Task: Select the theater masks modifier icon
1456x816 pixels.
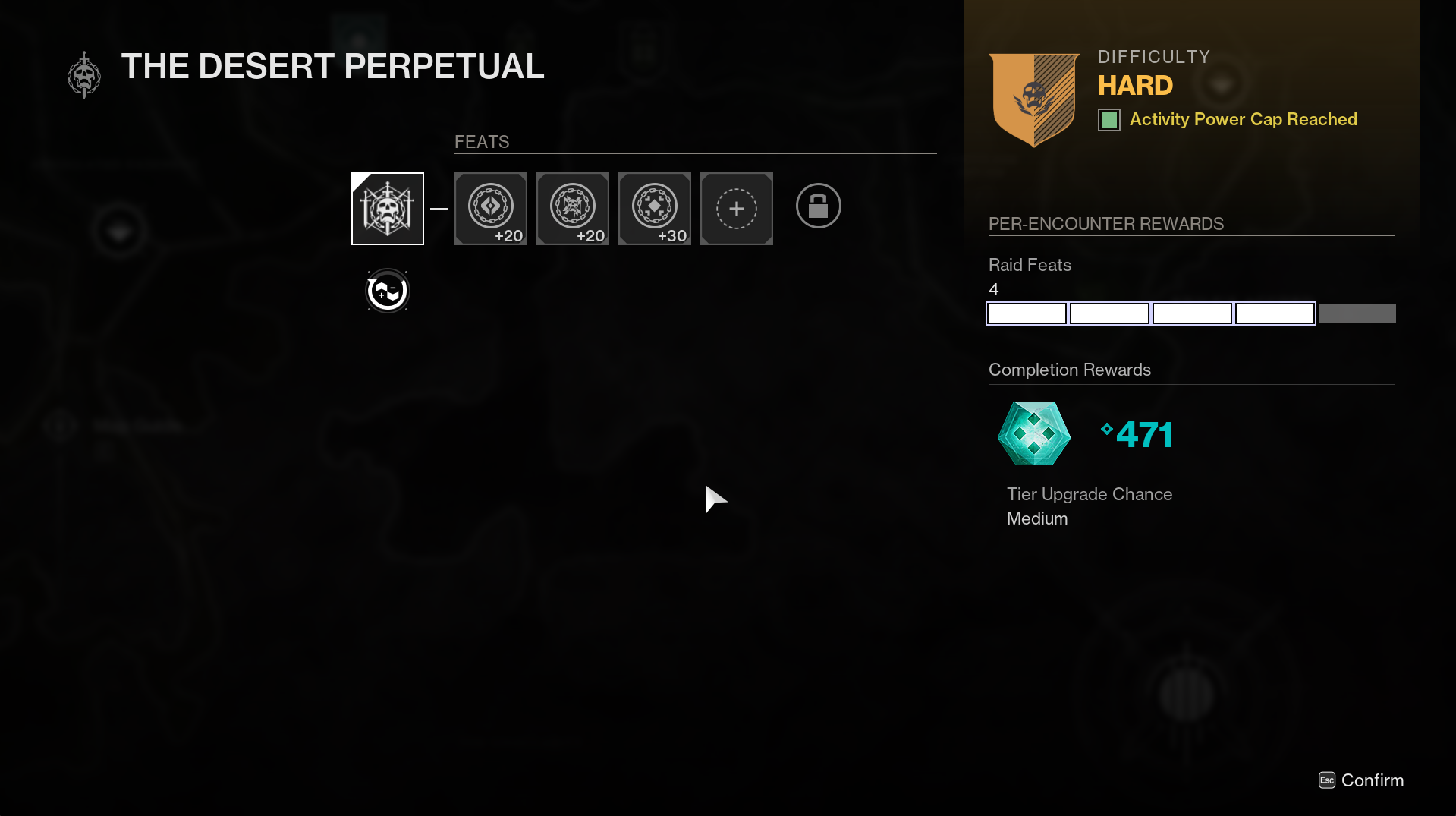Action: tap(387, 291)
